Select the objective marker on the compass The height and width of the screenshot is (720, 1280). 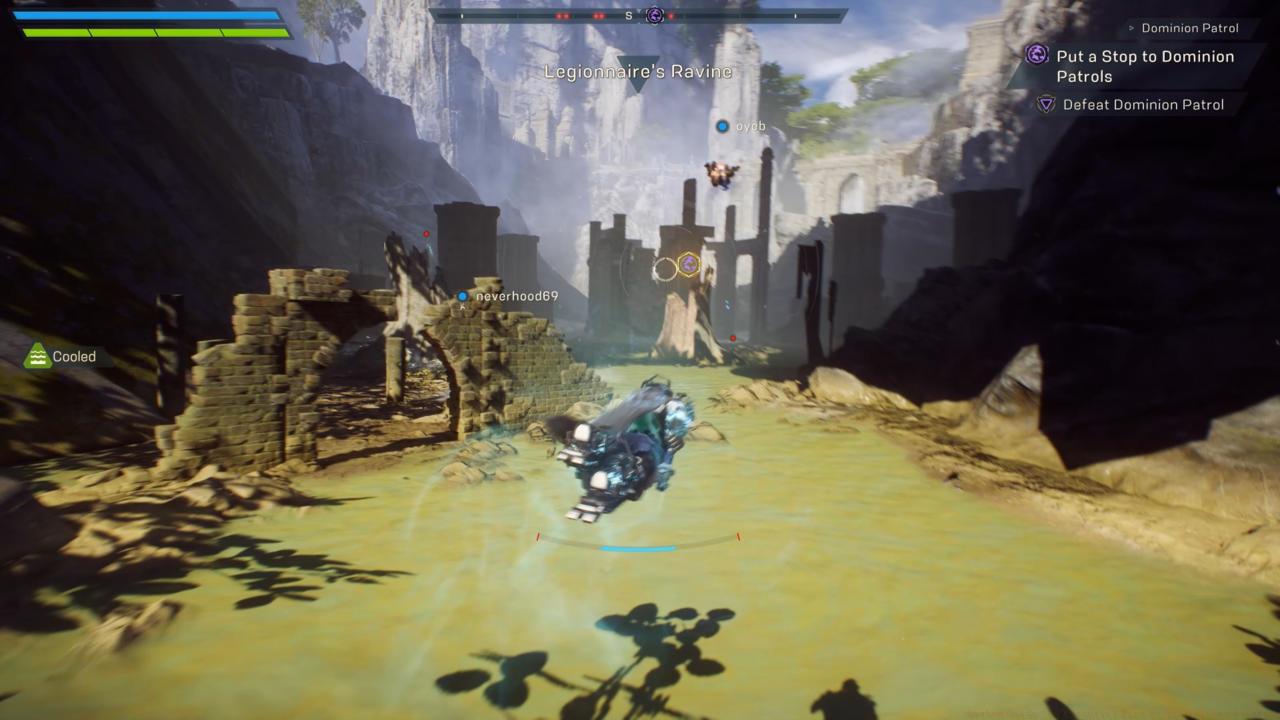pos(653,15)
